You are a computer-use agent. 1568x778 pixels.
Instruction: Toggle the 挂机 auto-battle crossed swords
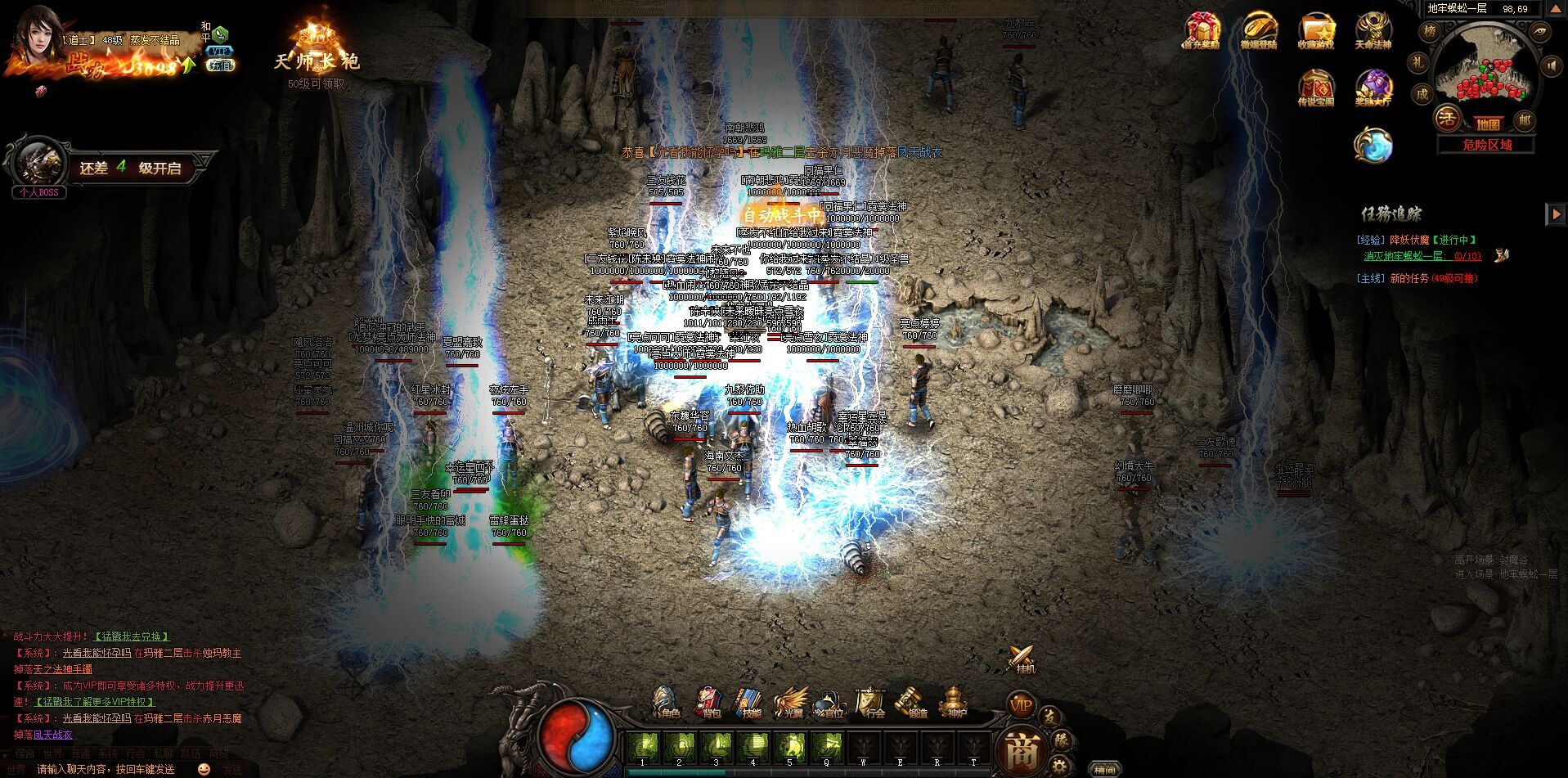tap(1022, 659)
